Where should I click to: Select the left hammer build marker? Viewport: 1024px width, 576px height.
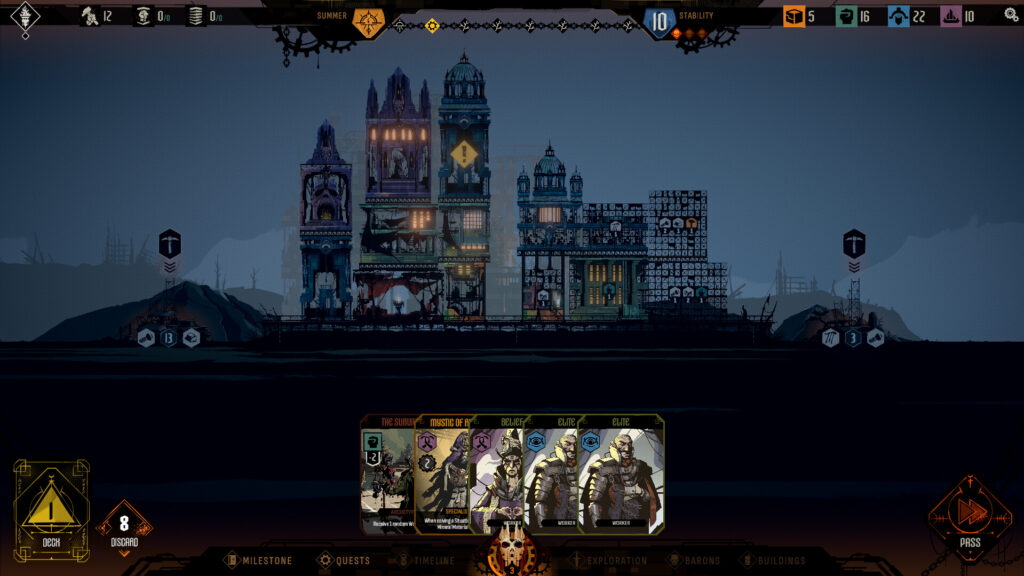click(169, 244)
